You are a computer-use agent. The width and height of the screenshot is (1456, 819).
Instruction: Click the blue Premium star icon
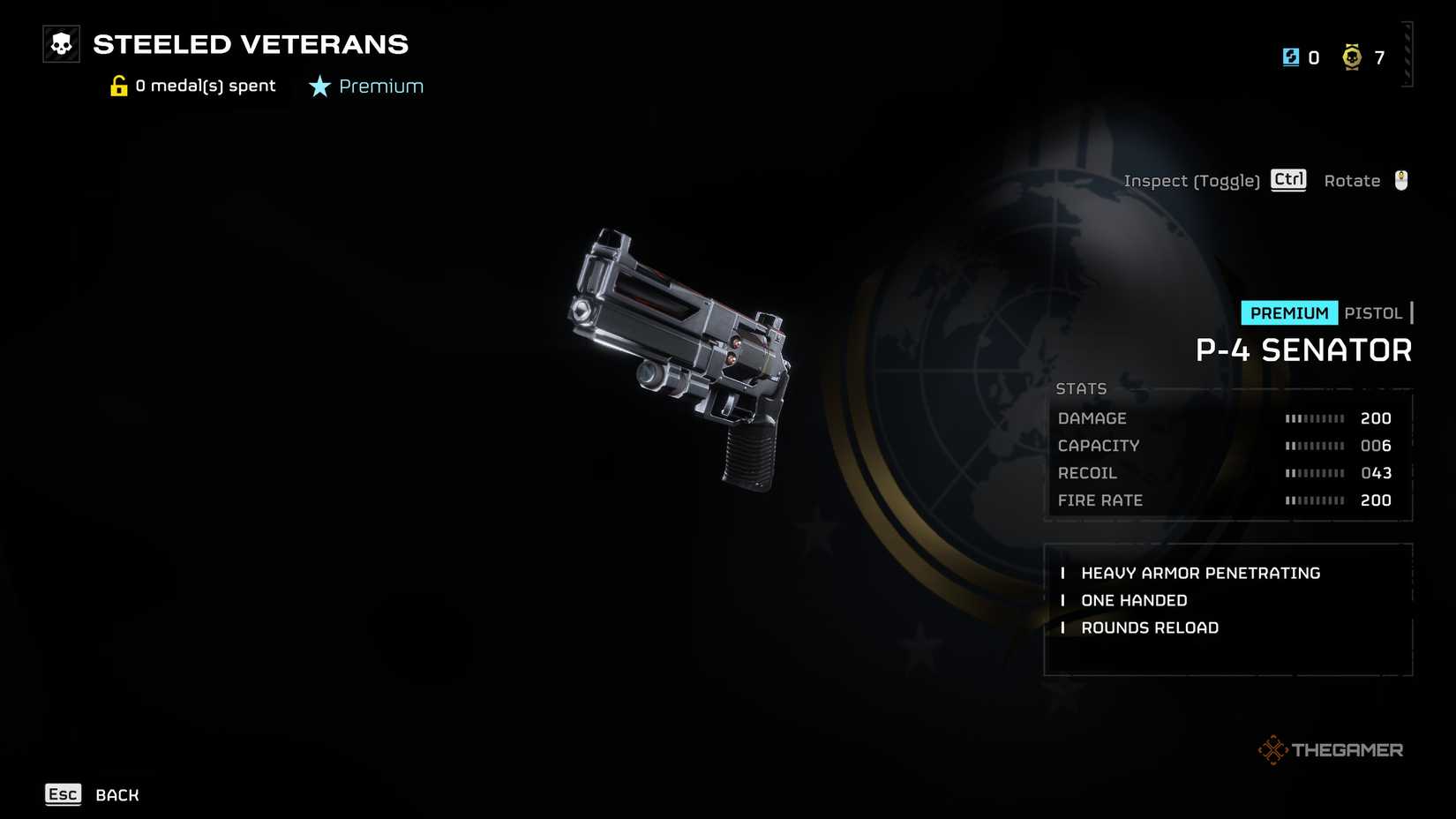click(x=318, y=86)
